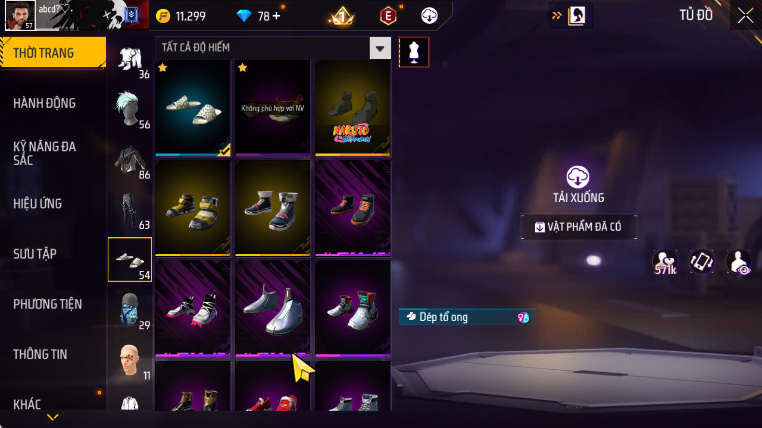762x428 pixels.
Task: Choose the mask subcategory showing 29
Action: tap(130, 310)
